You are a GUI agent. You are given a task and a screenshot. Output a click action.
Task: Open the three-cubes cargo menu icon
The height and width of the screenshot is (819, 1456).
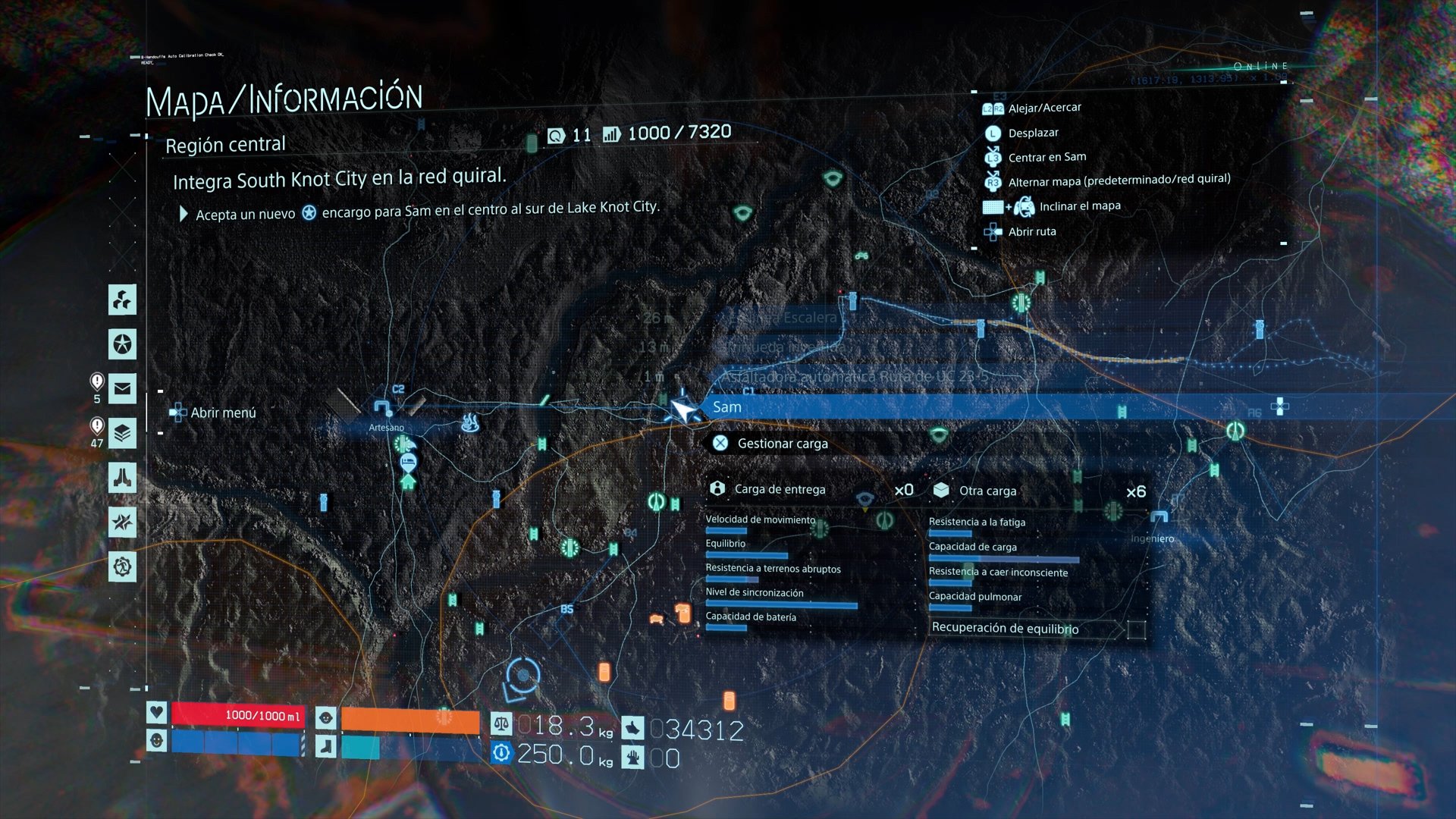[x=122, y=300]
